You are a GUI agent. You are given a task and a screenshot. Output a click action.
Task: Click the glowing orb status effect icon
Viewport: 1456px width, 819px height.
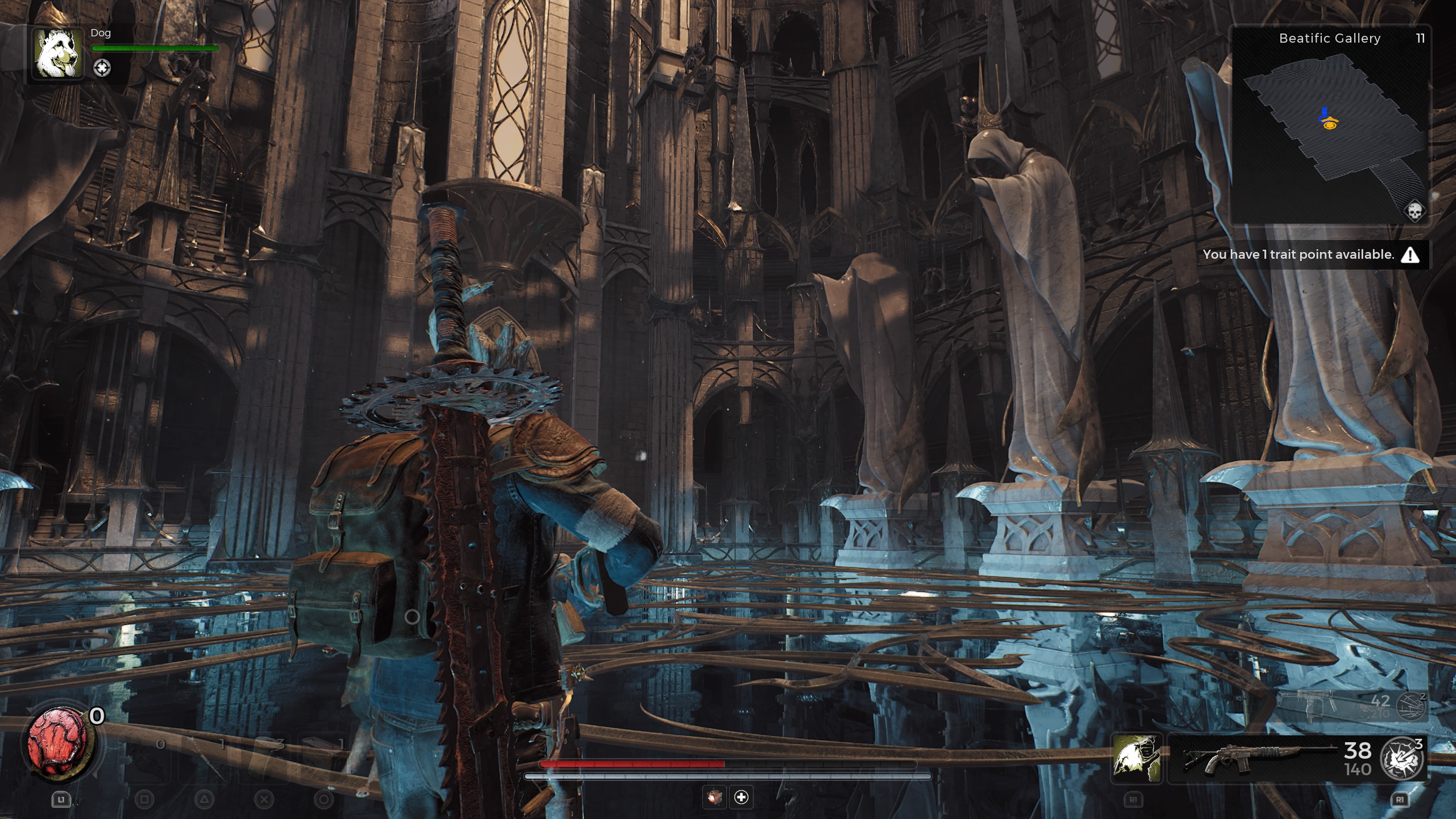click(x=714, y=797)
